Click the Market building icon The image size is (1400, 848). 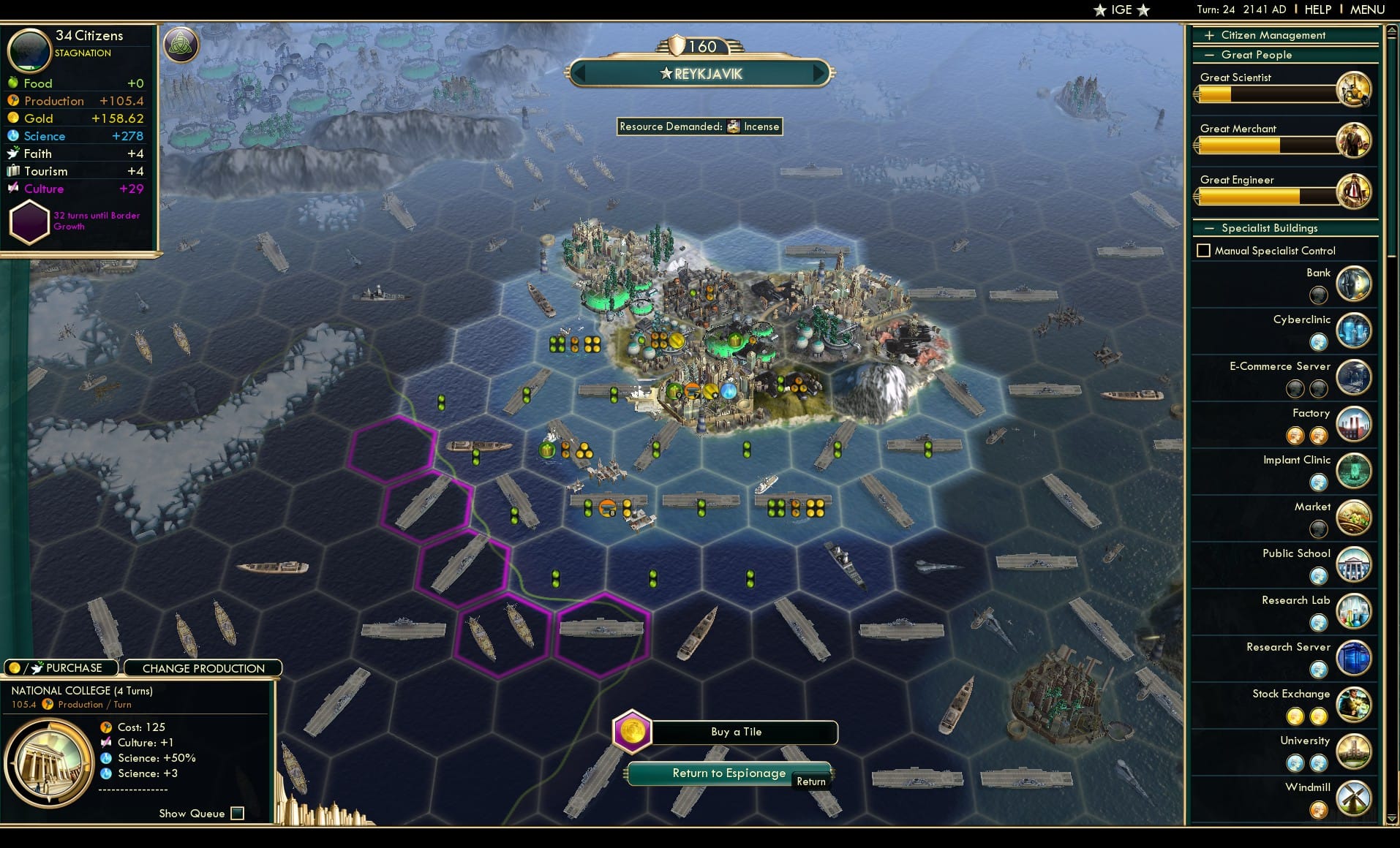[1354, 518]
